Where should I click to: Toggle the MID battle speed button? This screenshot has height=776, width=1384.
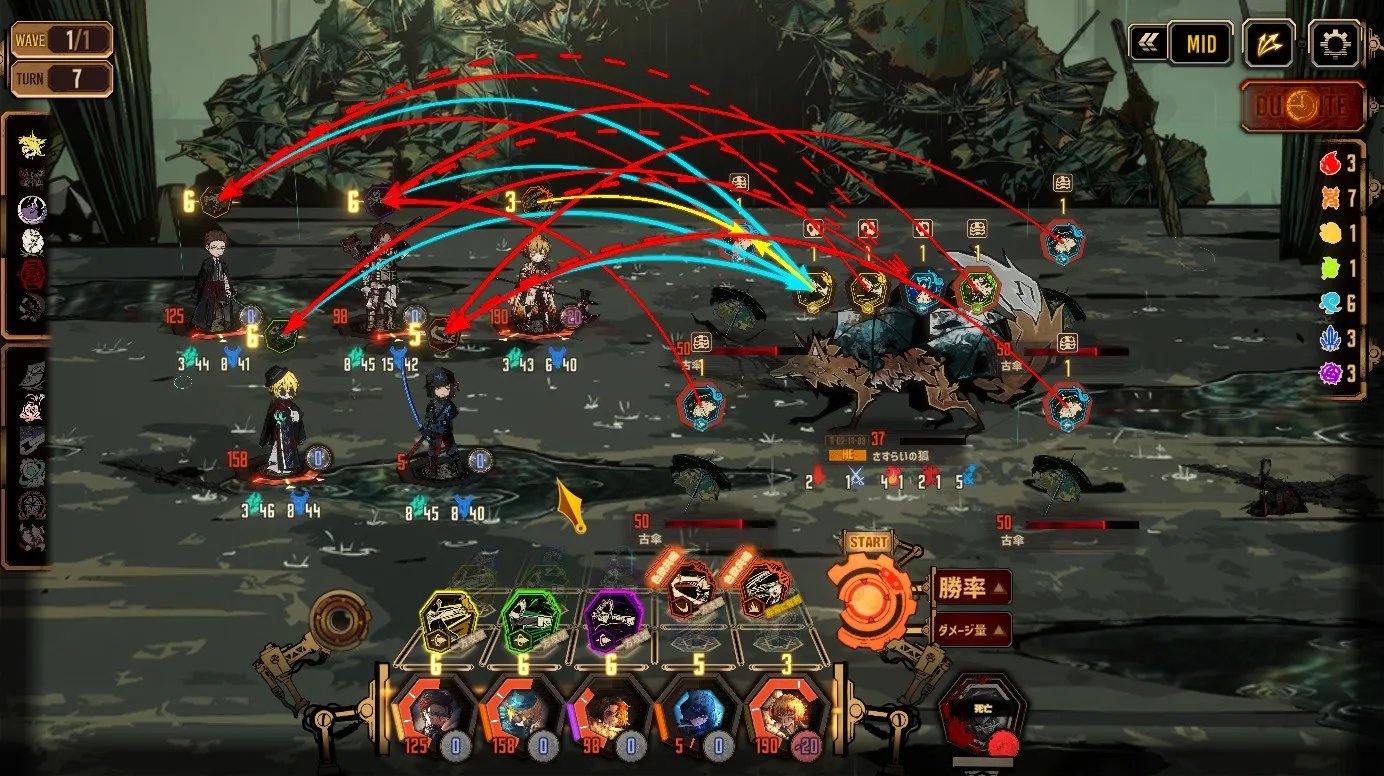[1200, 44]
